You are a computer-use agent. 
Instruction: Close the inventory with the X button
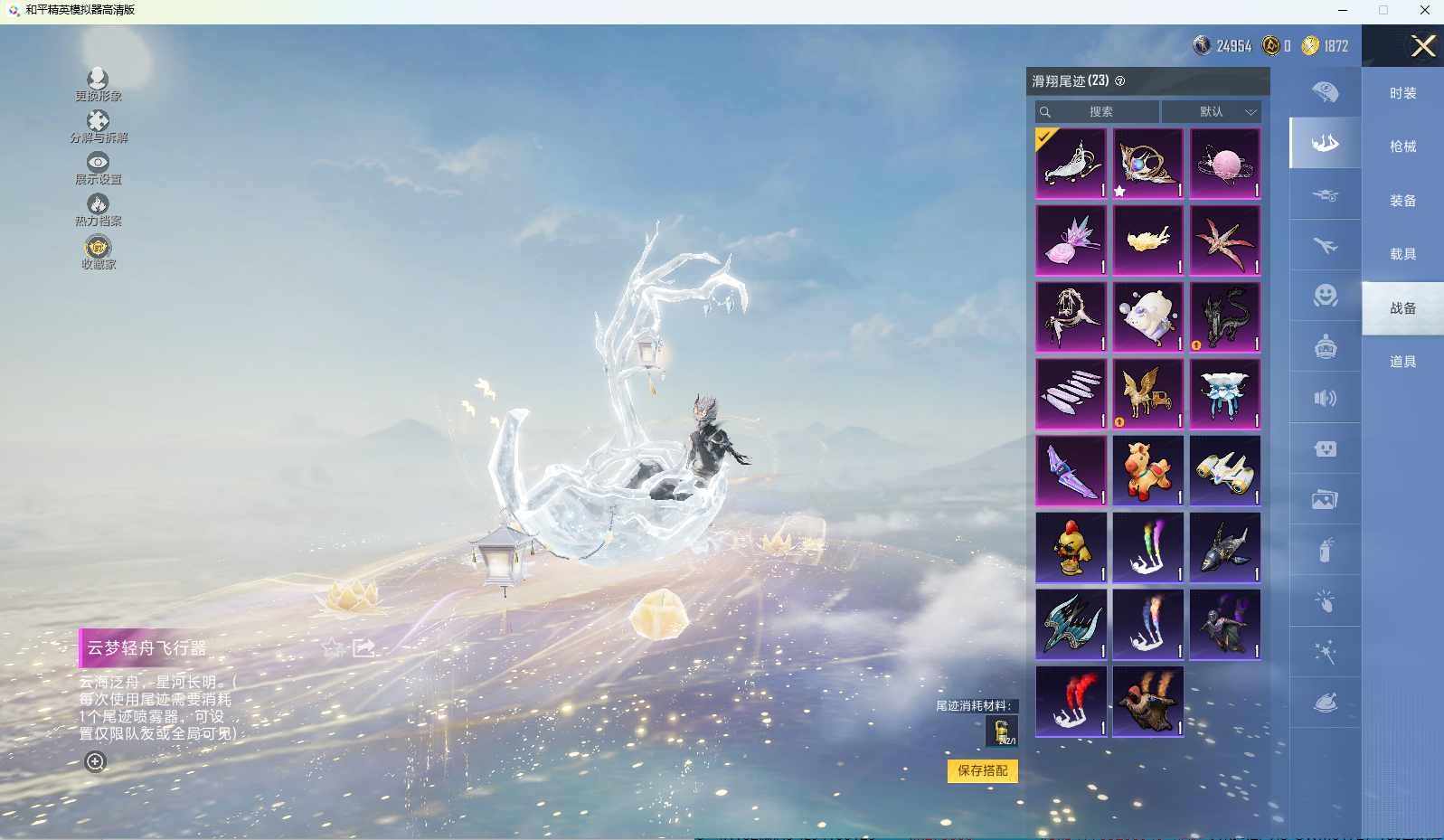coord(1423,46)
